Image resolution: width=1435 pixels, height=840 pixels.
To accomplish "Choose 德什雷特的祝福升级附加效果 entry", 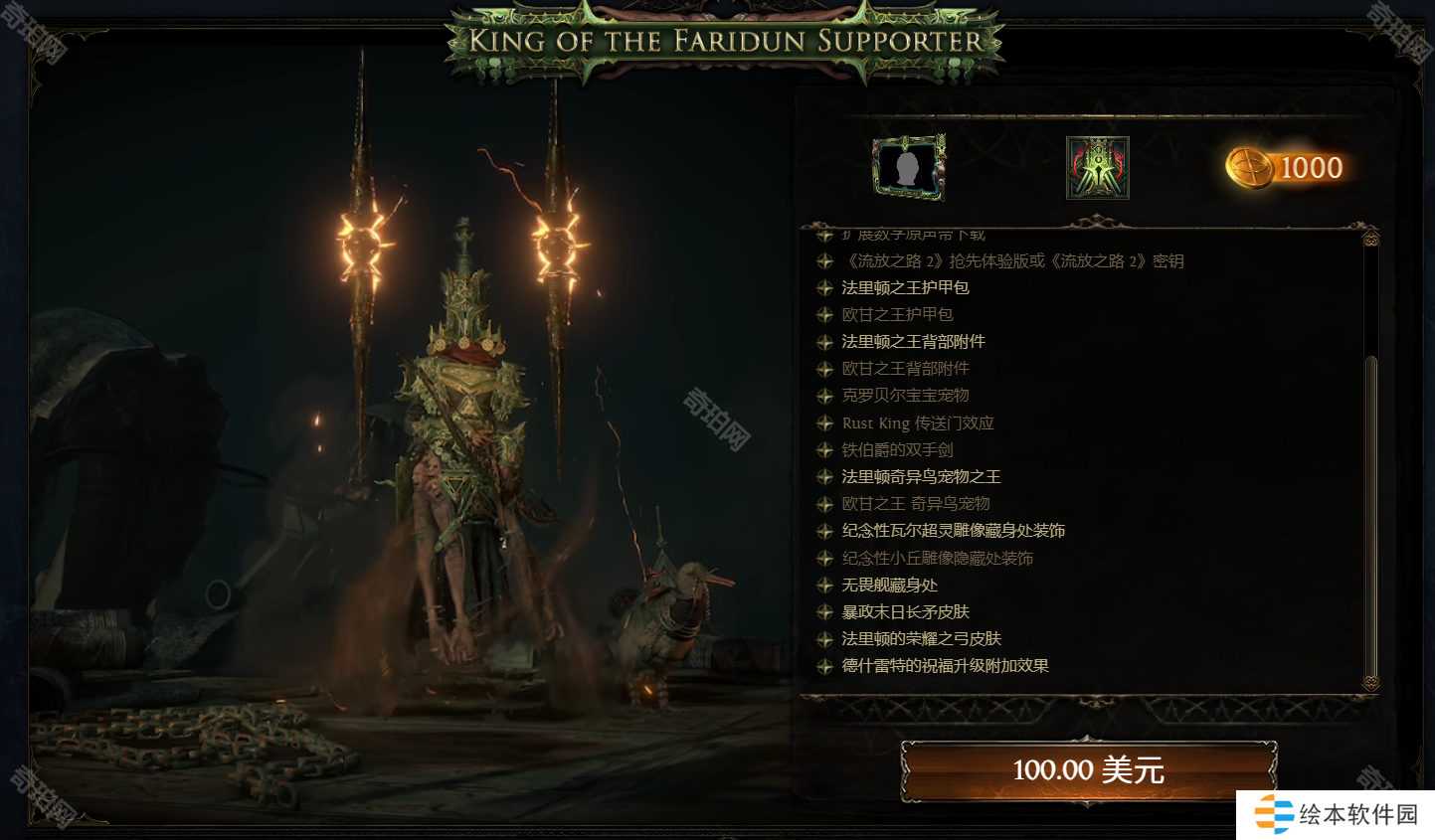I will point(945,666).
